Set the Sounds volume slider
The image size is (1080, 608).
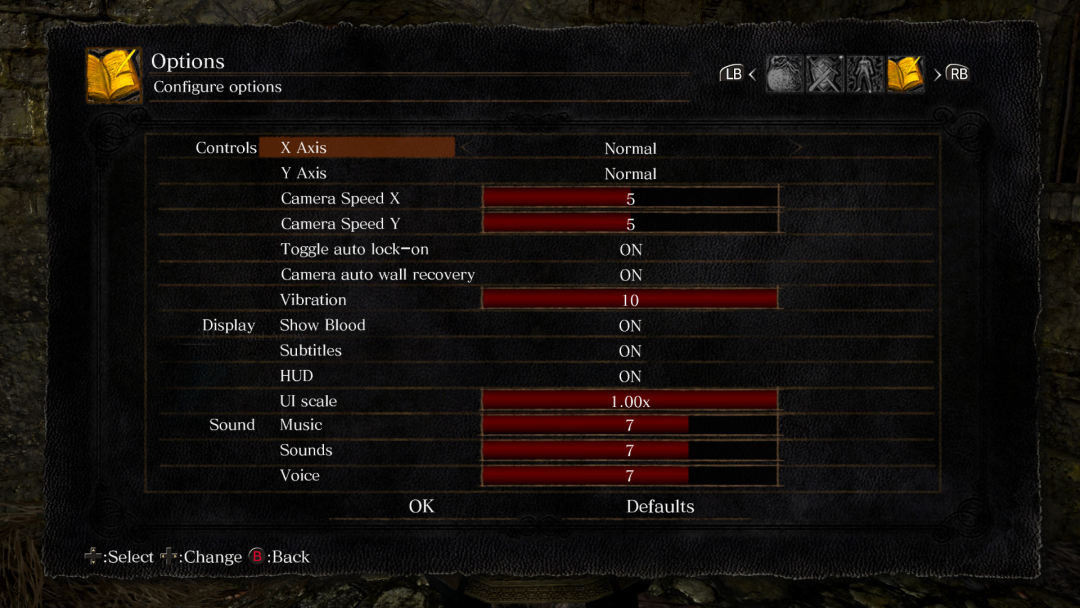(630, 451)
